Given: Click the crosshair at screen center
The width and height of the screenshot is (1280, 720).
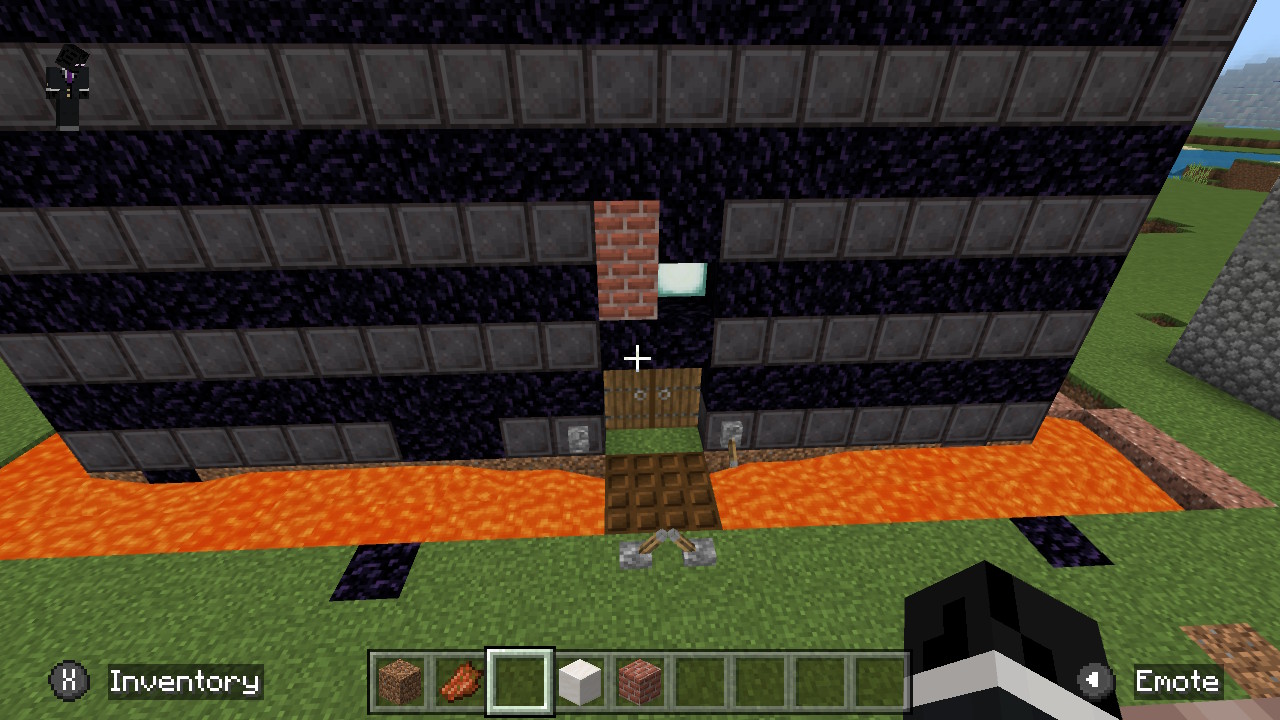Looking at the screenshot, I should [x=638, y=357].
